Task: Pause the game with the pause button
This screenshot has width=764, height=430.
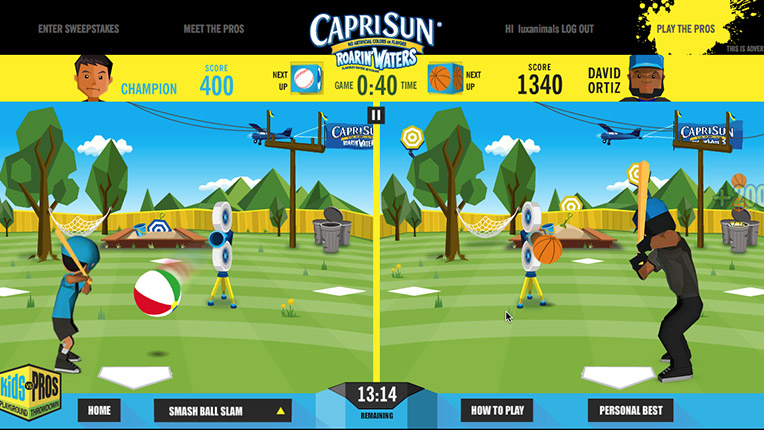Action: click(x=376, y=115)
